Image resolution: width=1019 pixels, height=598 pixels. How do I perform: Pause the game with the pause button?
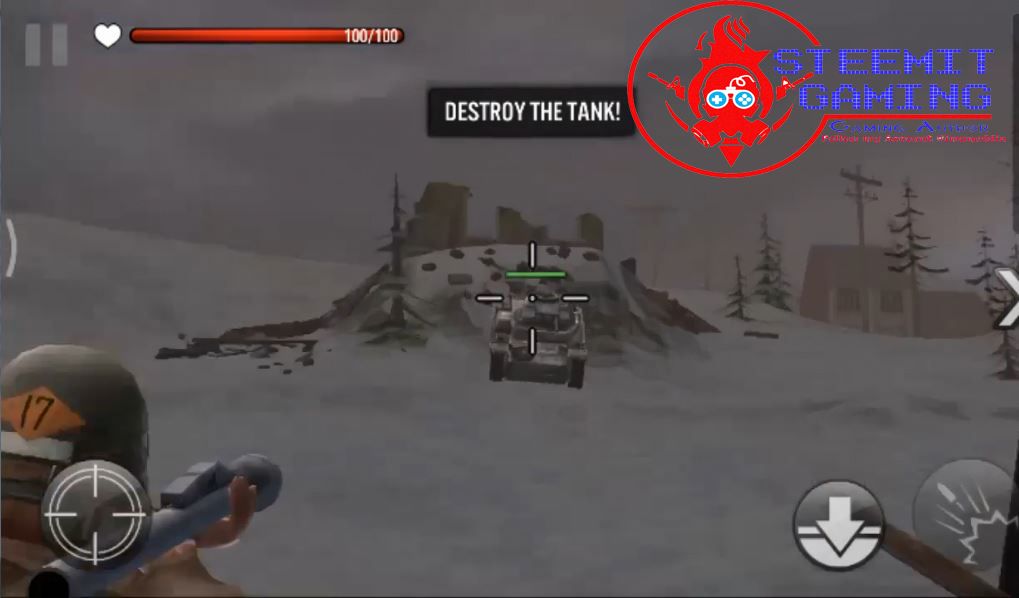tap(46, 42)
